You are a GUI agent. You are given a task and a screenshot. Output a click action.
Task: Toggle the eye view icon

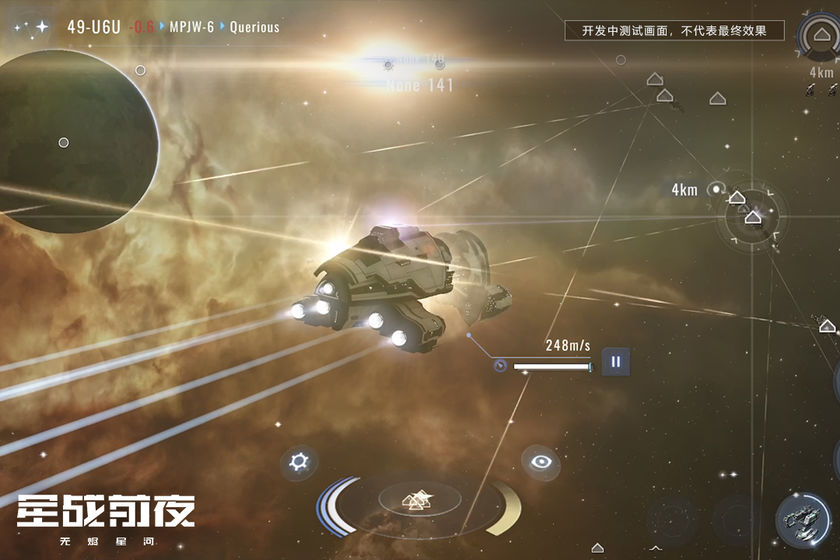coord(541,462)
